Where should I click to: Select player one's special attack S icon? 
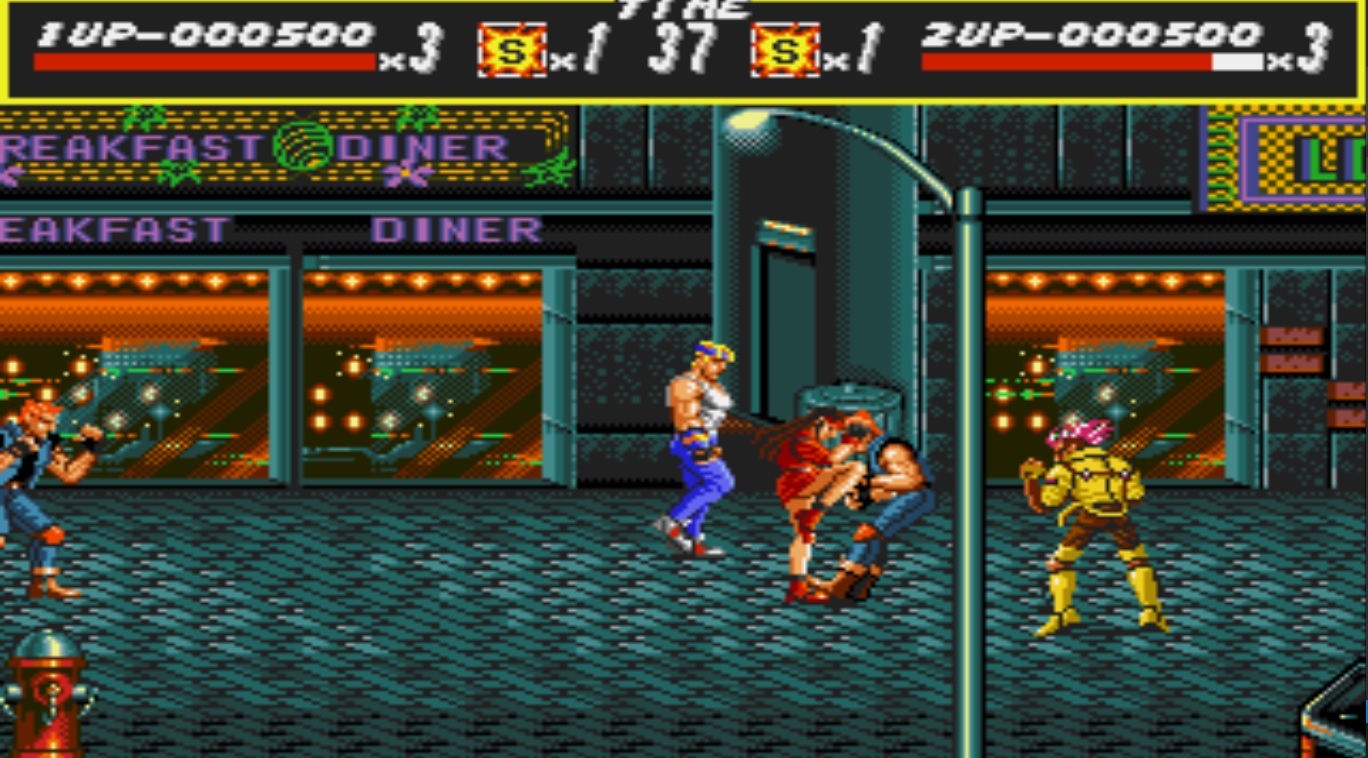[512, 51]
